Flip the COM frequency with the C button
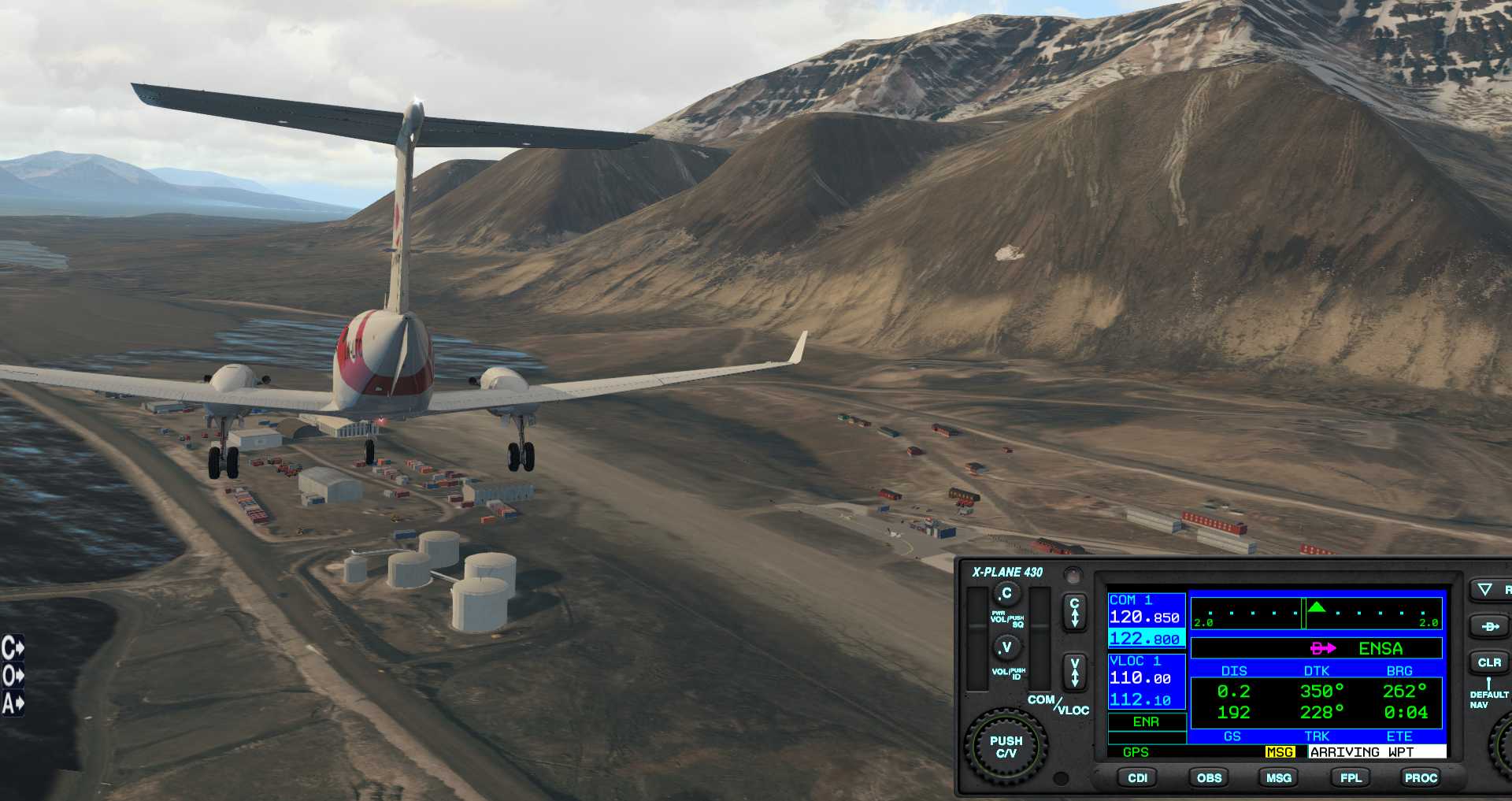This screenshot has width=1512, height=801. coord(1074,612)
